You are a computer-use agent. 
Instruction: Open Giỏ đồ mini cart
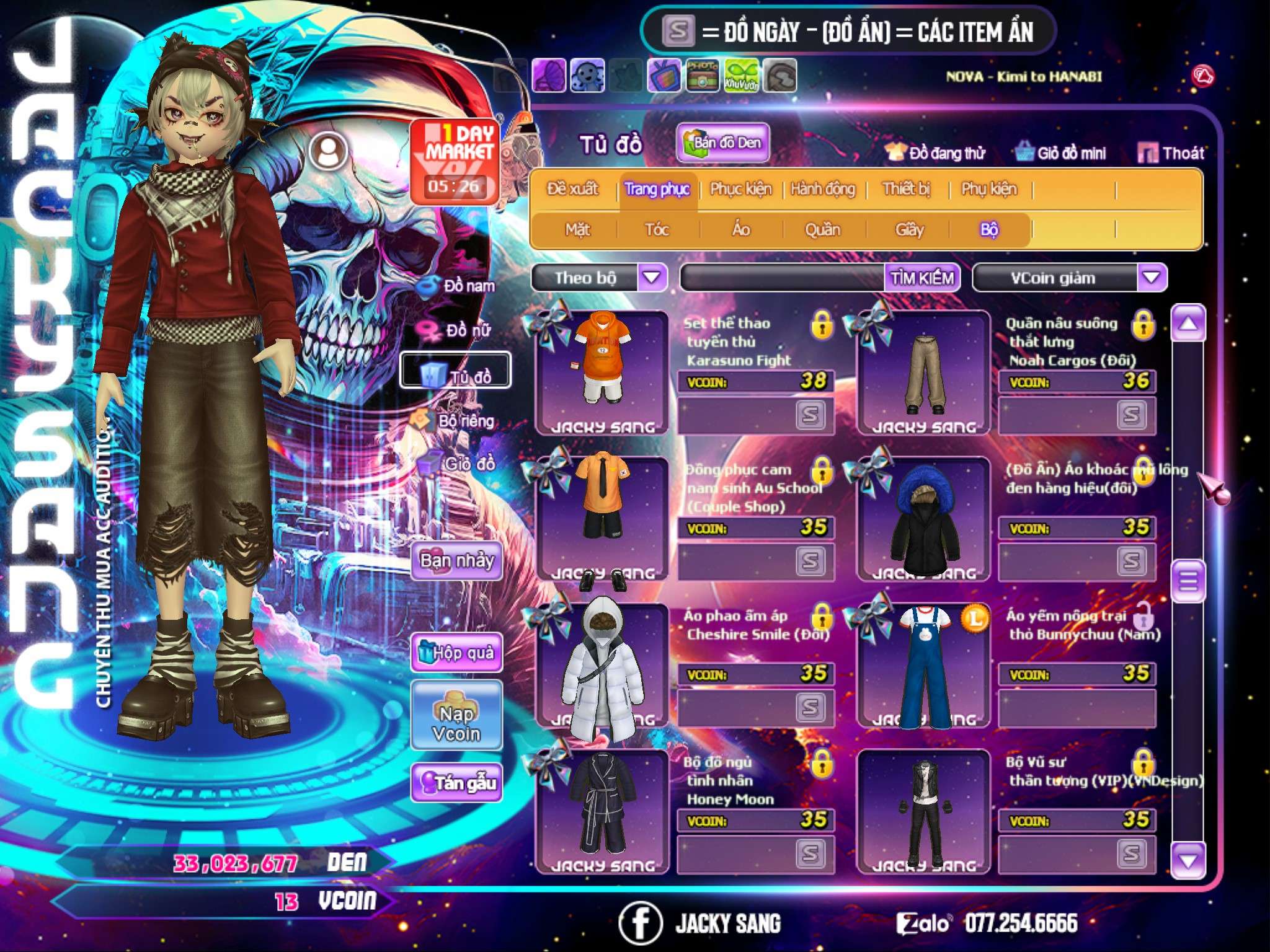(x=1060, y=153)
